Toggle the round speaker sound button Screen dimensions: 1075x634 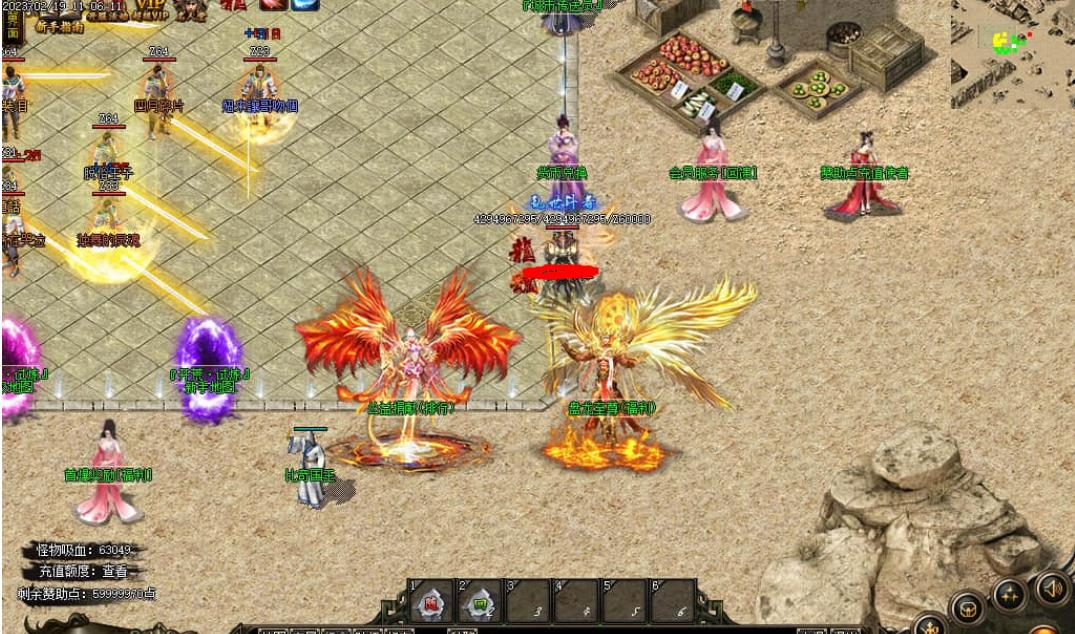[x=1052, y=586]
